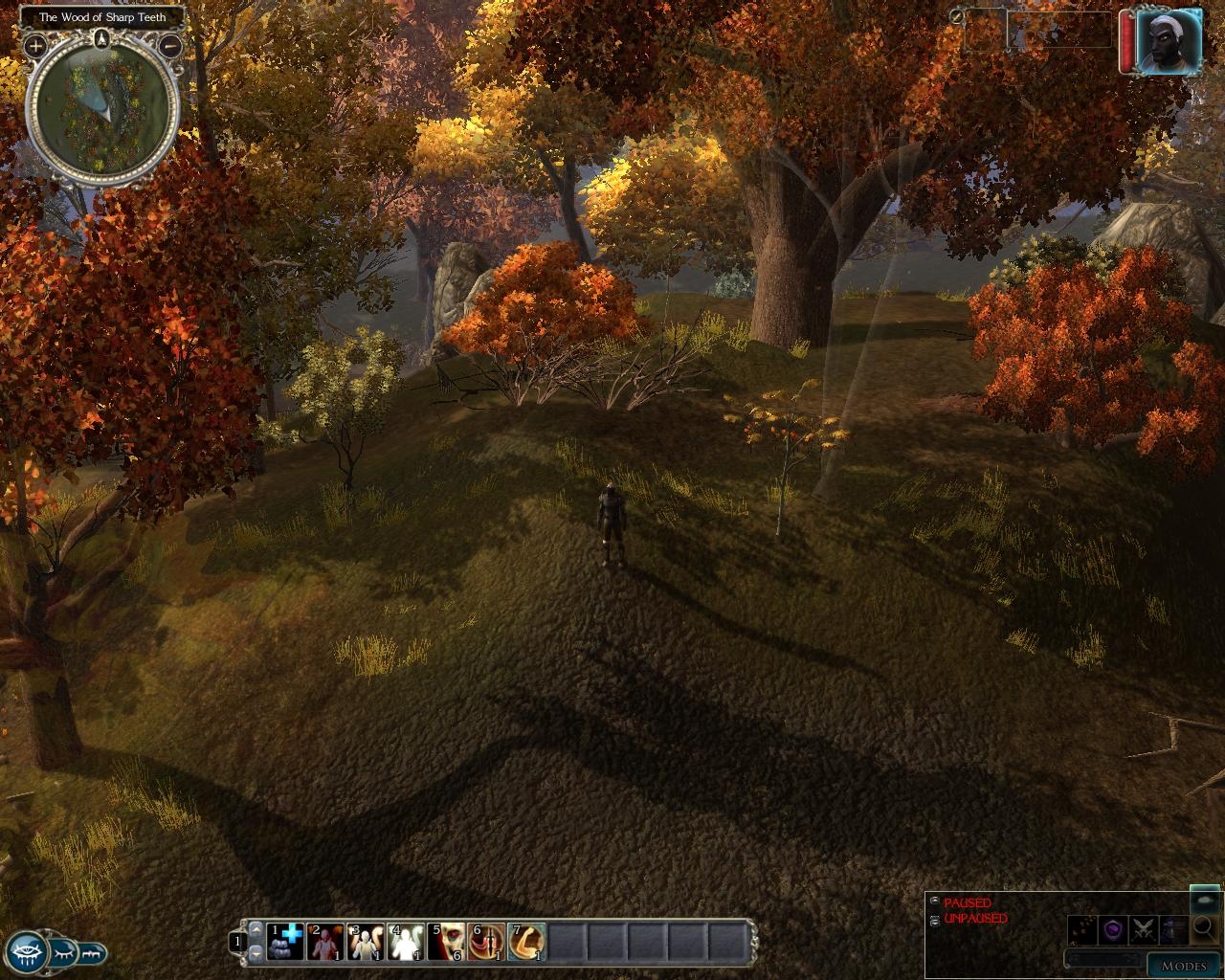Activate the red figure ability in slot 2

point(326,941)
